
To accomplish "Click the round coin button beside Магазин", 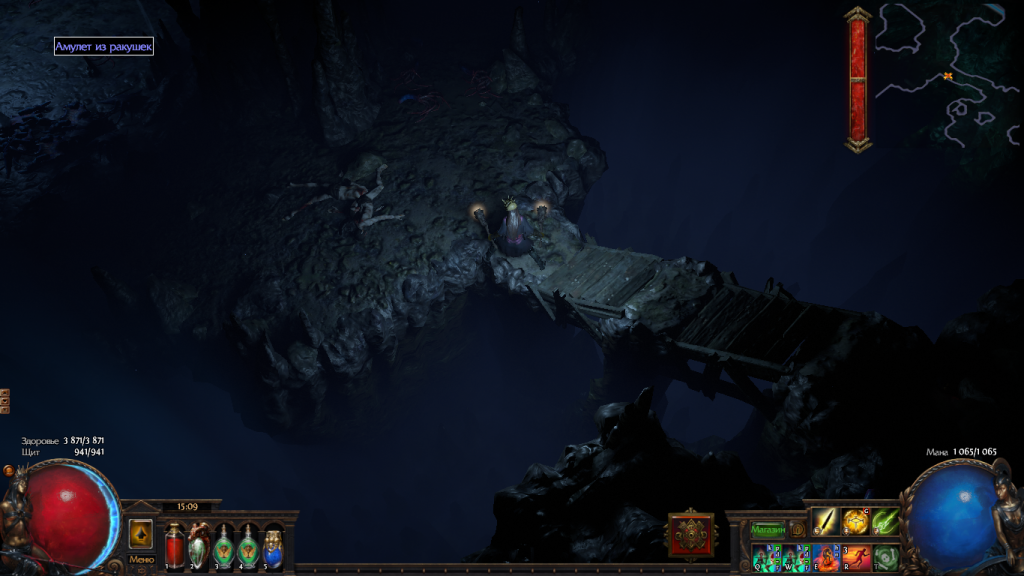I will [x=797, y=529].
